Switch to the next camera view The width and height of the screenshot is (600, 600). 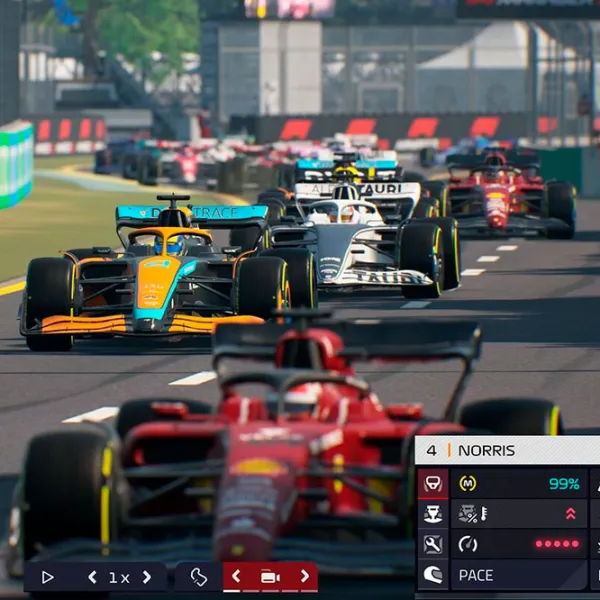304,577
